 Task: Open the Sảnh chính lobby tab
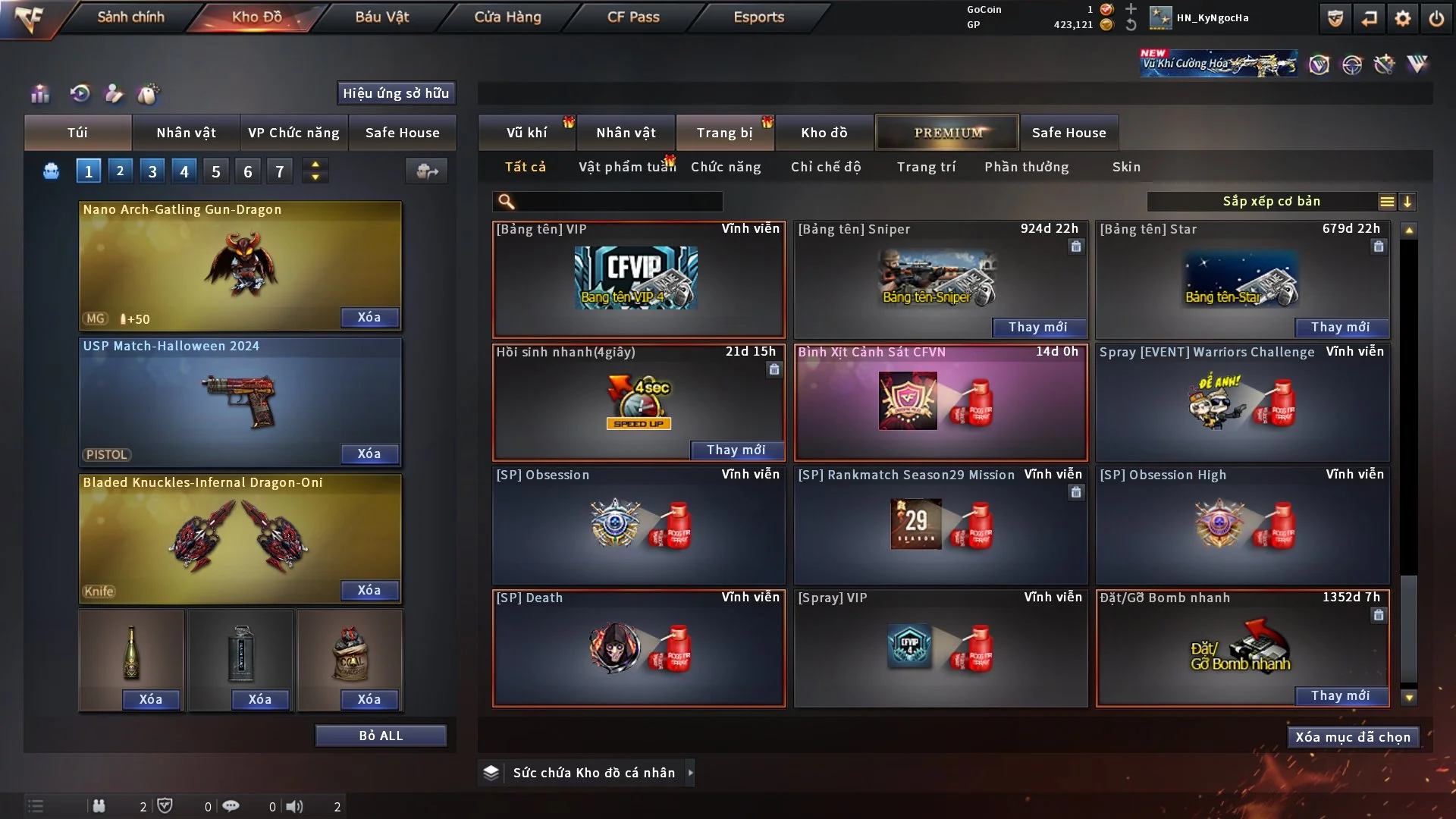130,17
